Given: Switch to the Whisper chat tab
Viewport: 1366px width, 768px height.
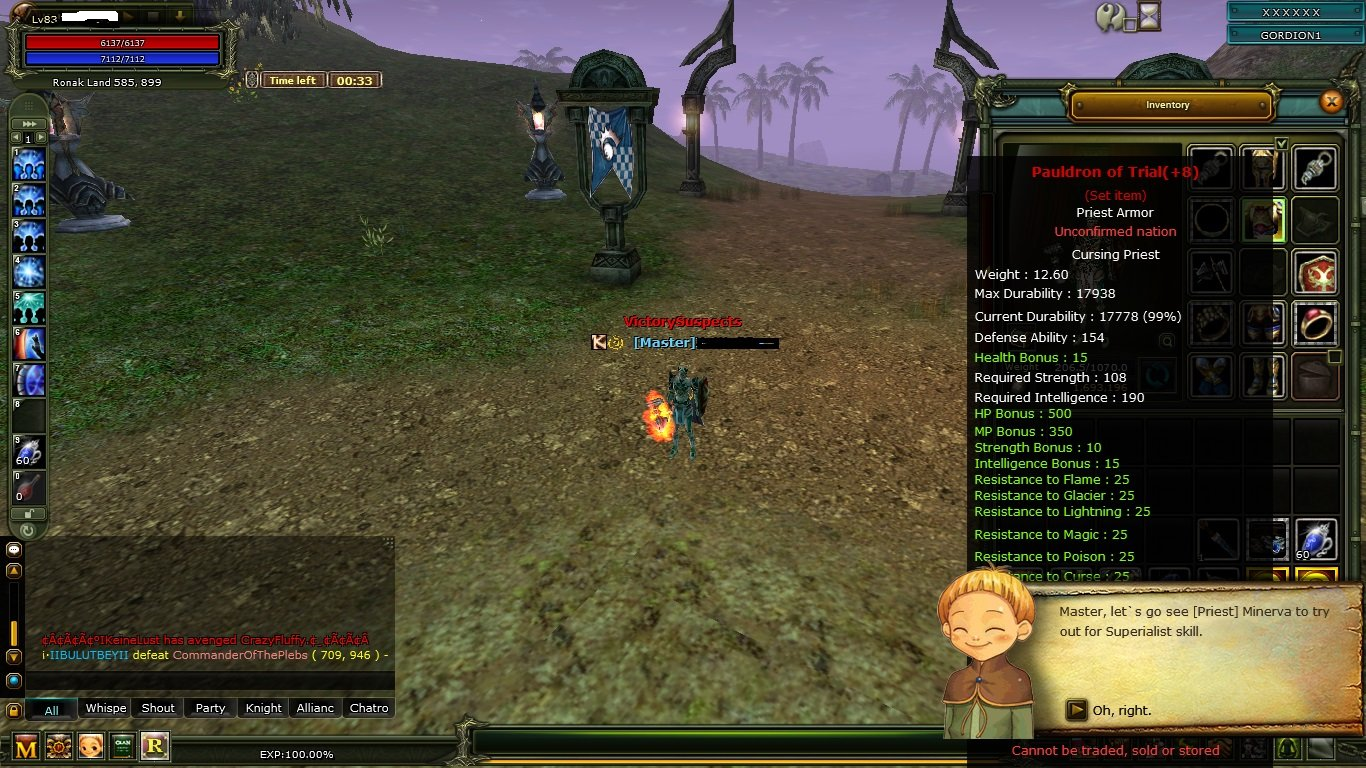Looking at the screenshot, I should pos(105,708).
